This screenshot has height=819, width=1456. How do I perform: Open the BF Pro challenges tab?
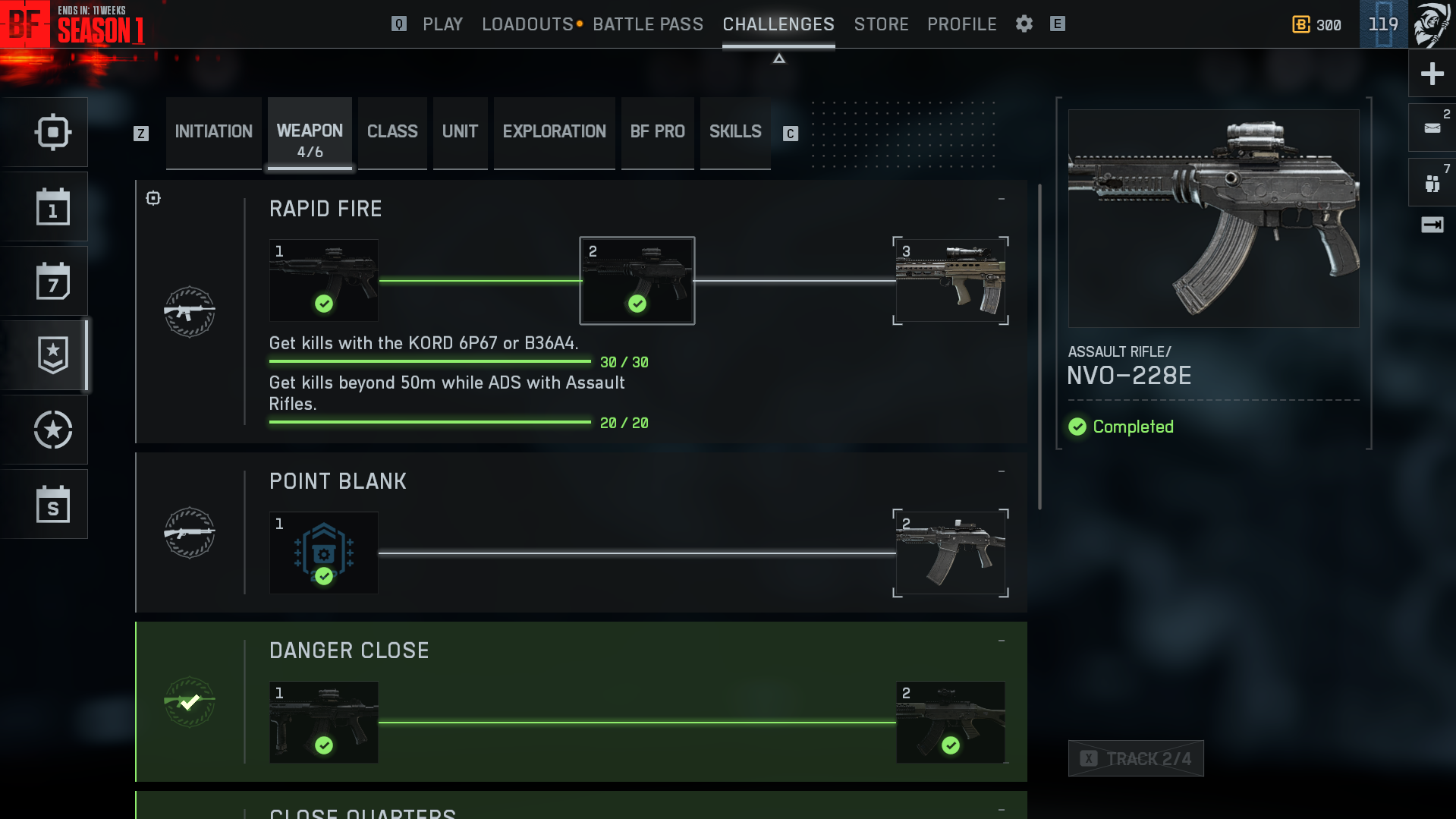point(657,132)
